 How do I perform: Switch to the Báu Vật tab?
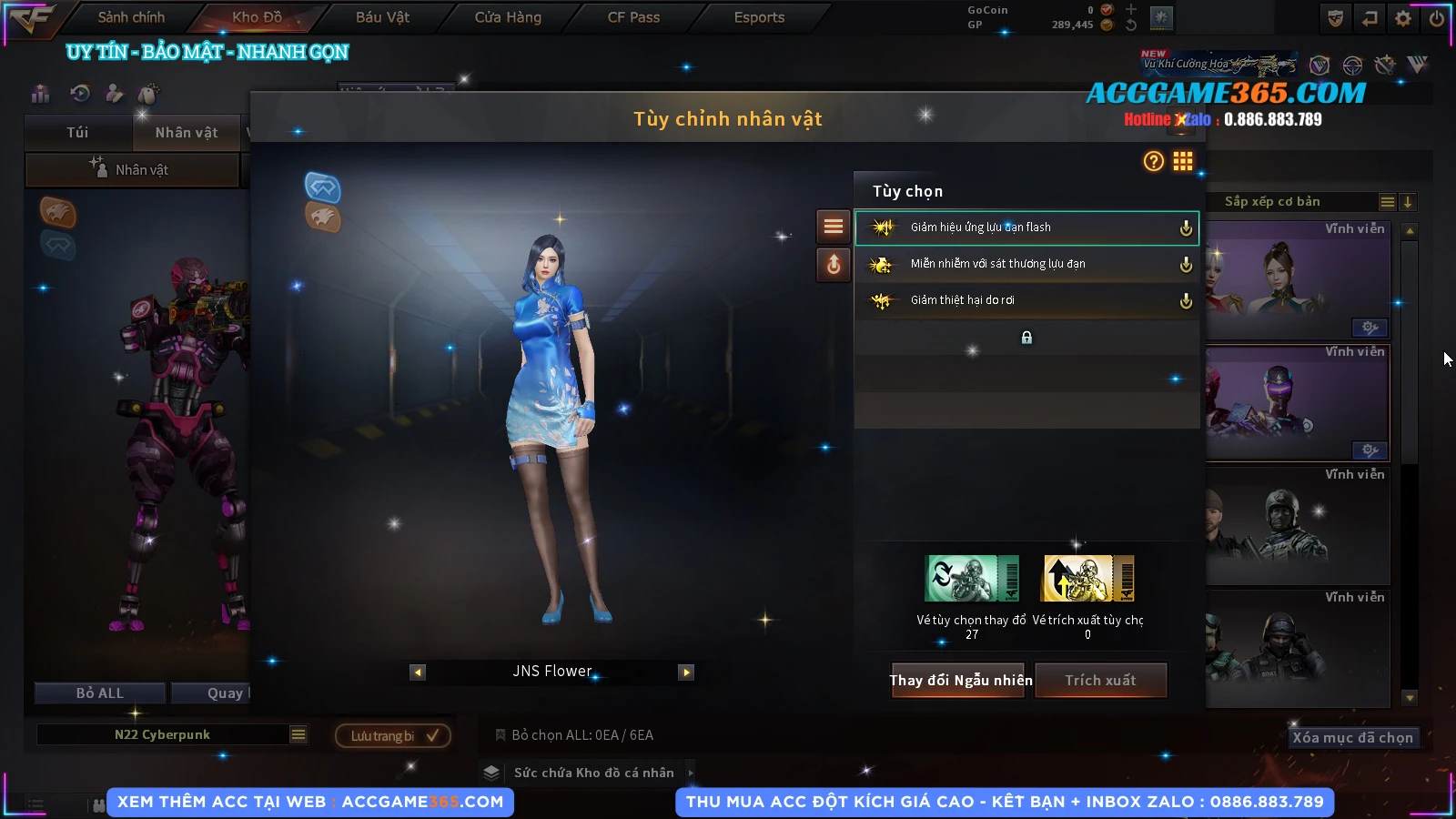tap(382, 17)
